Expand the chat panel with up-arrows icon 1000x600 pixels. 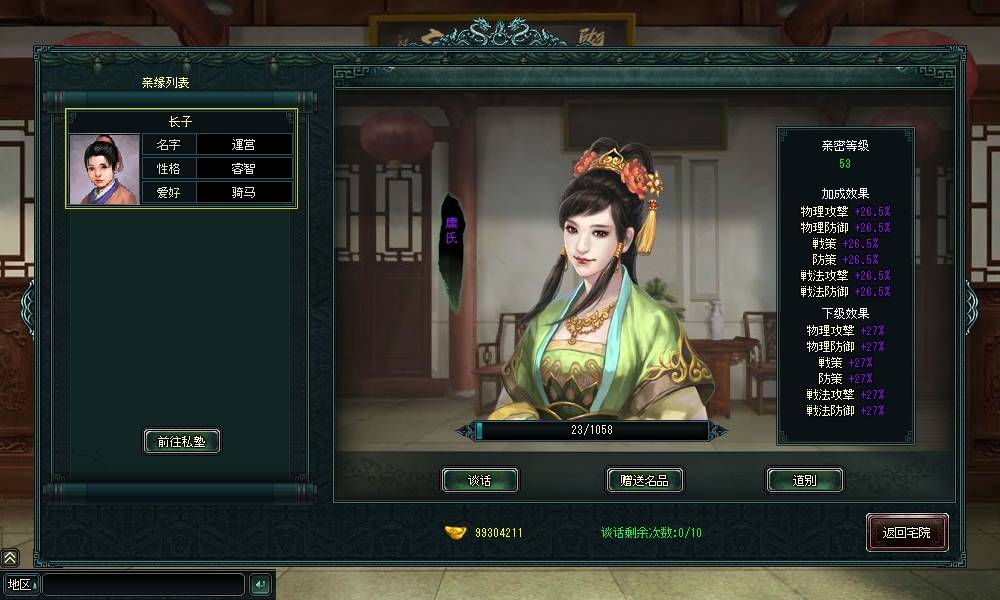pyautogui.click(x=9, y=558)
